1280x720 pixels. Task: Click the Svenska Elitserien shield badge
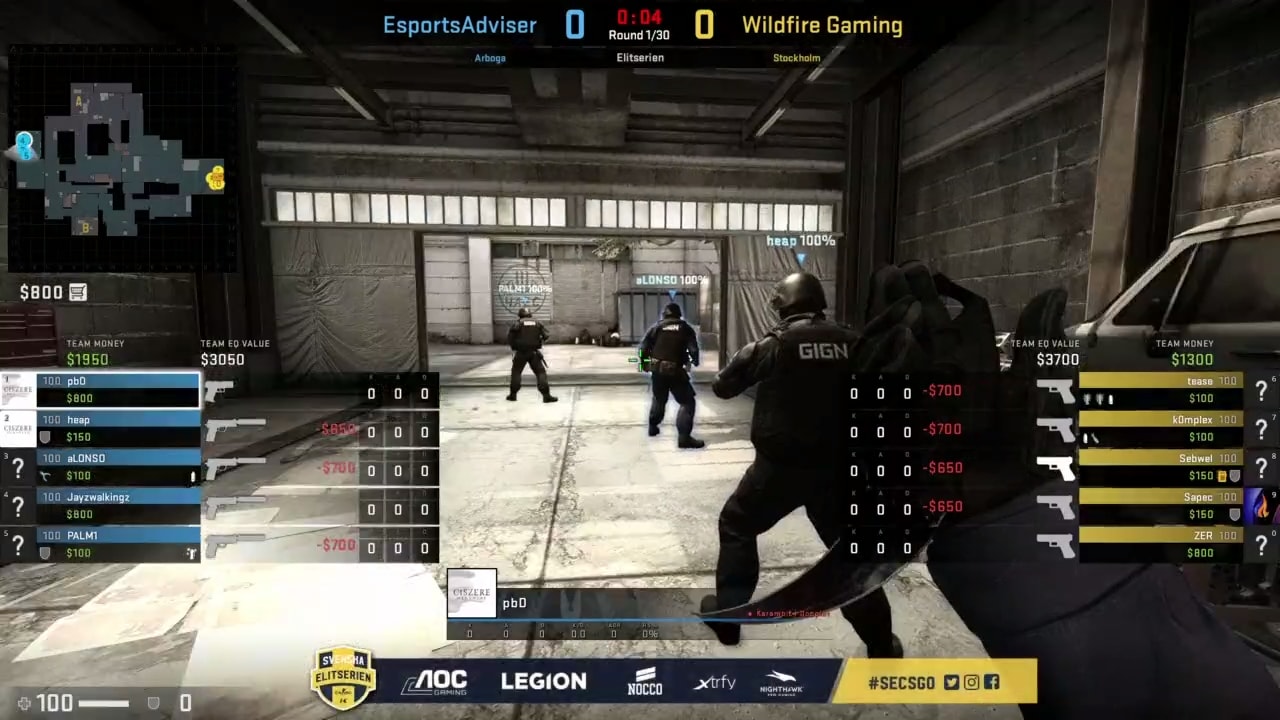(x=343, y=678)
